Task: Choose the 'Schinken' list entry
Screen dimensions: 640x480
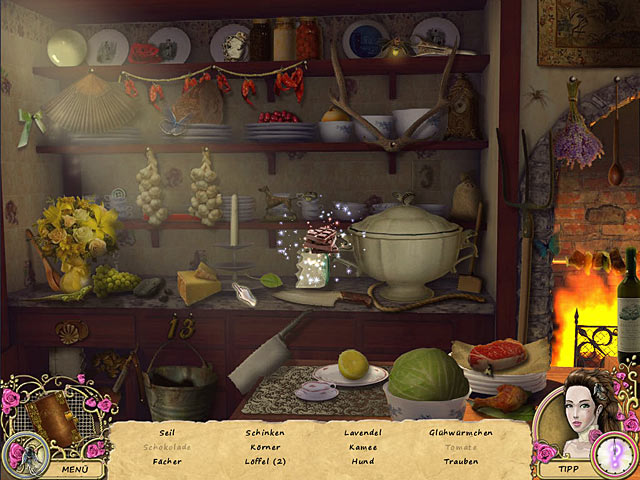Action: (265, 433)
